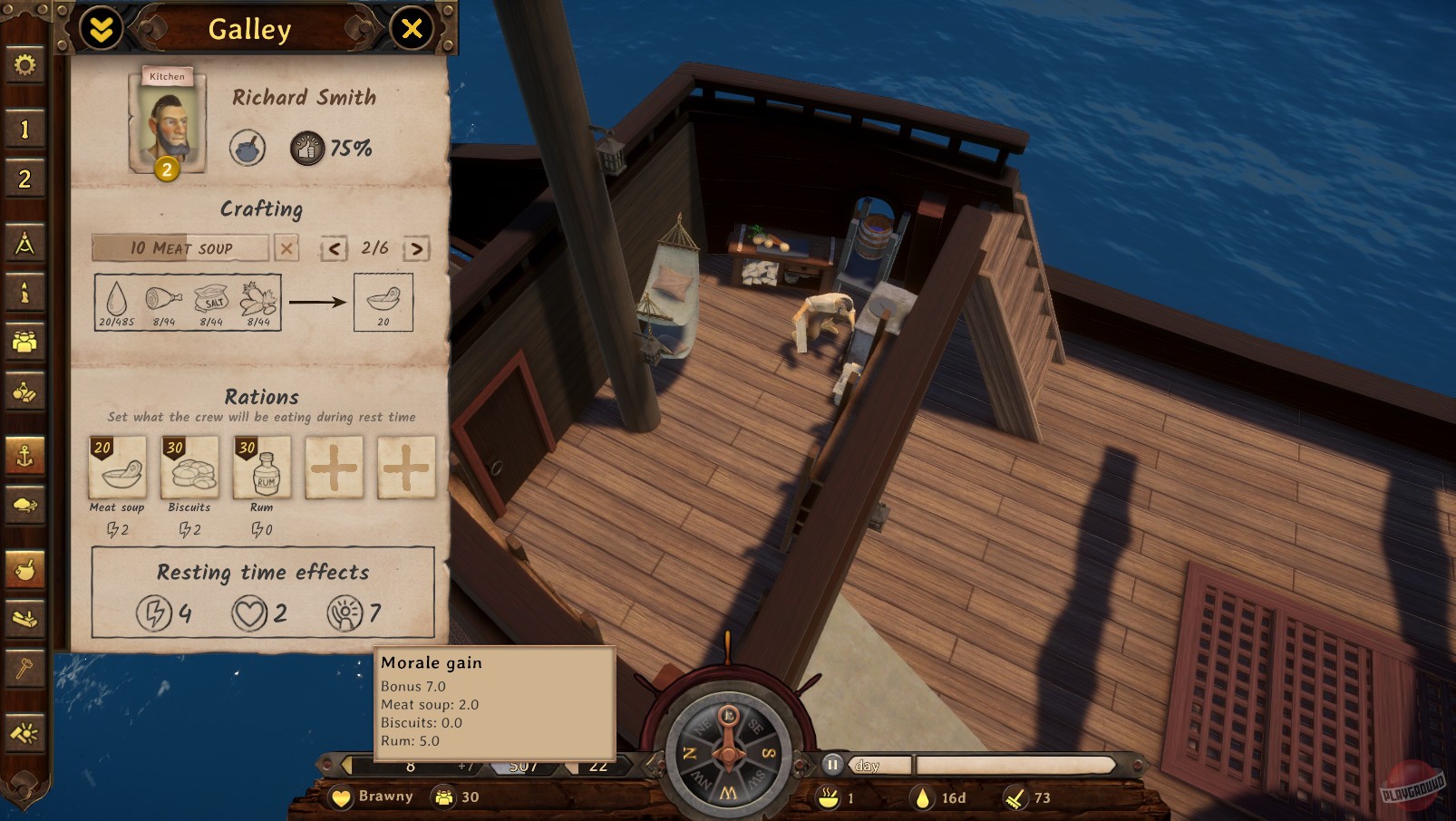Click the day speed progress bar
Viewport: 1456px width, 821px height.
click(988, 764)
